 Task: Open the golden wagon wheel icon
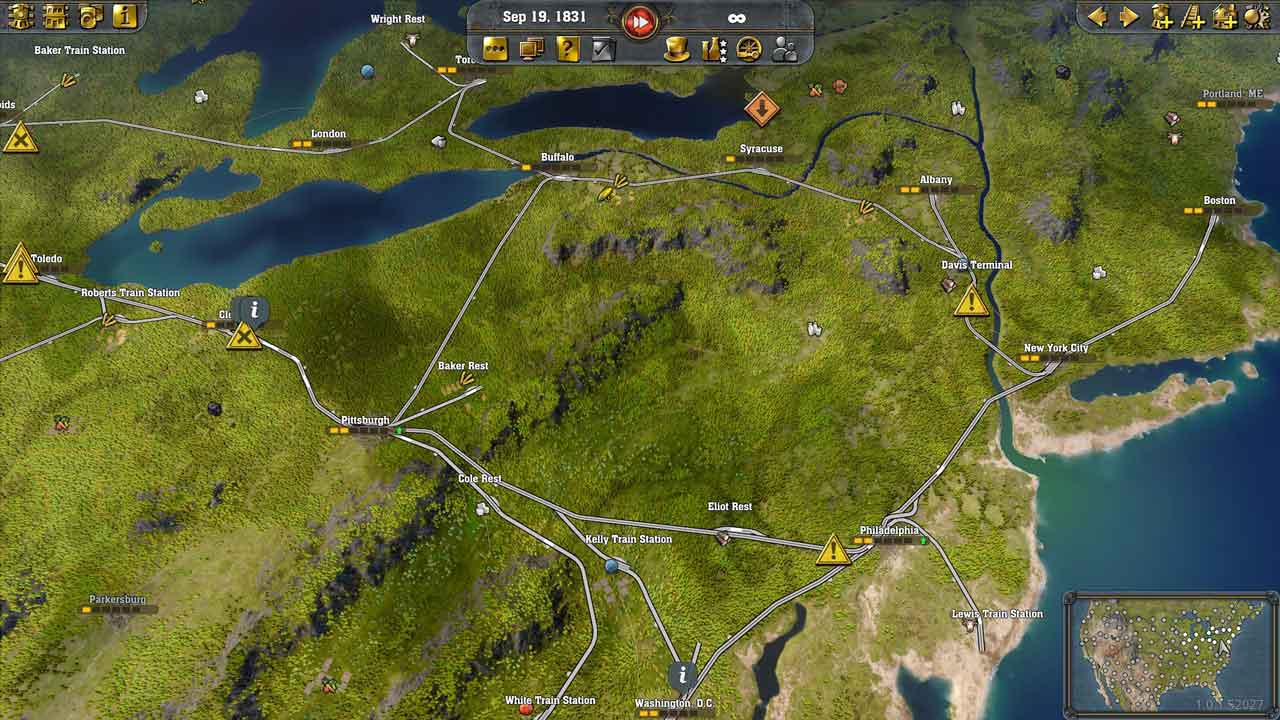coord(749,48)
